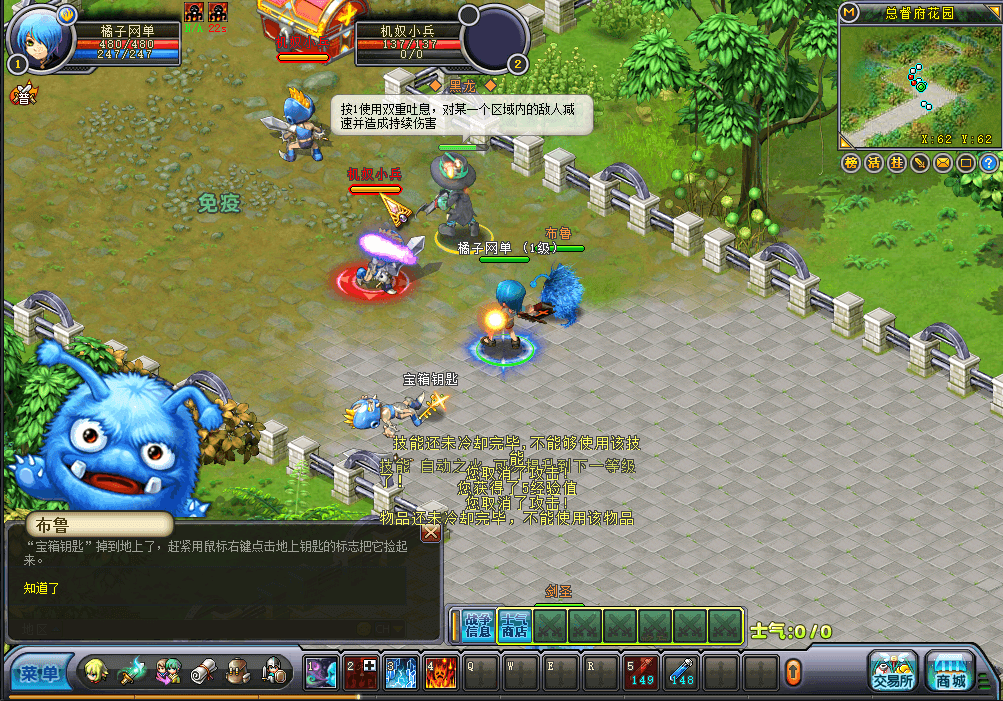Open the 商城 item mall
Screen dimensions: 1003x701
(x=951, y=671)
